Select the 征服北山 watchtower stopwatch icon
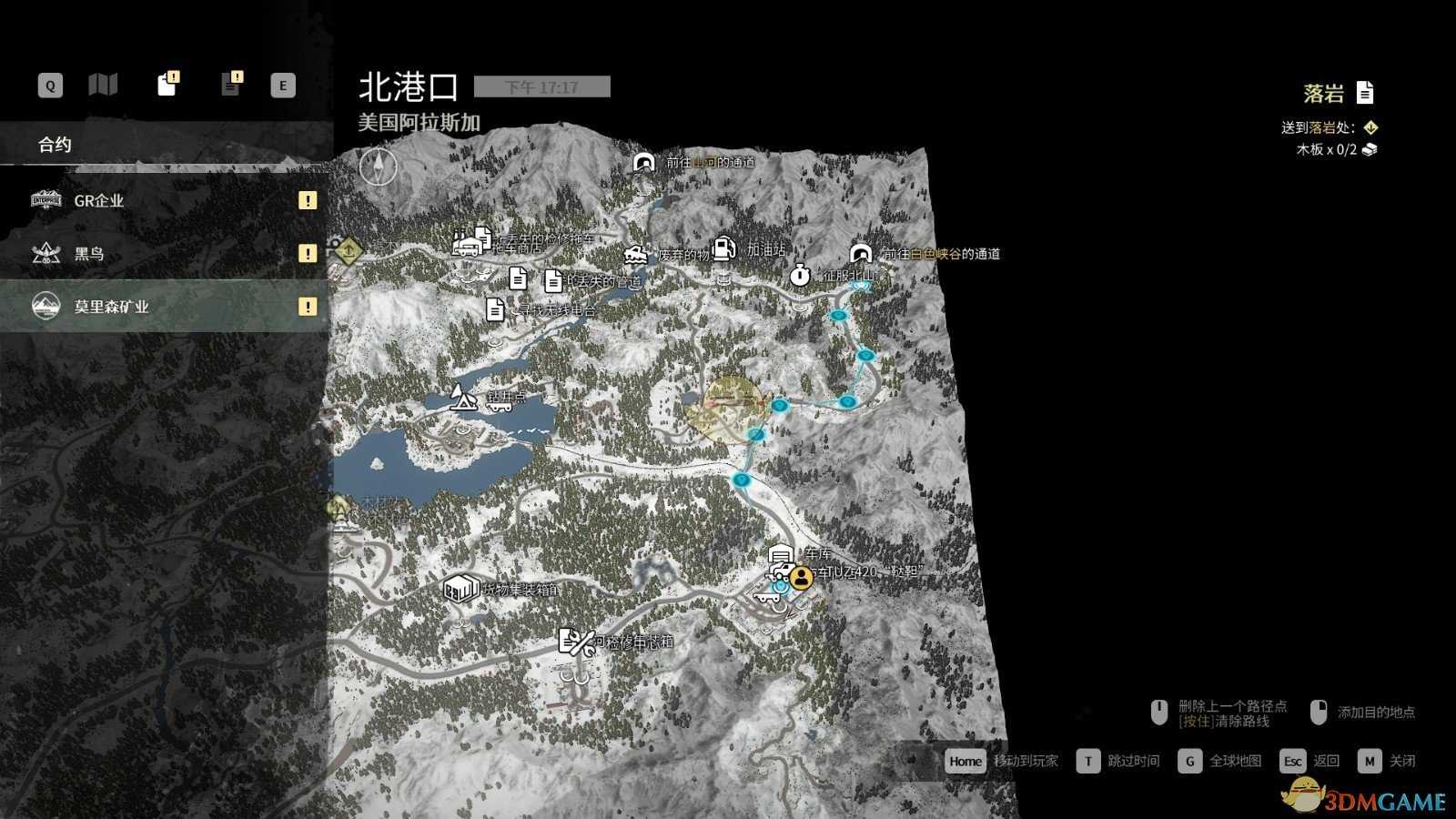Viewport: 1456px width, 819px height. [x=800, y=274]
